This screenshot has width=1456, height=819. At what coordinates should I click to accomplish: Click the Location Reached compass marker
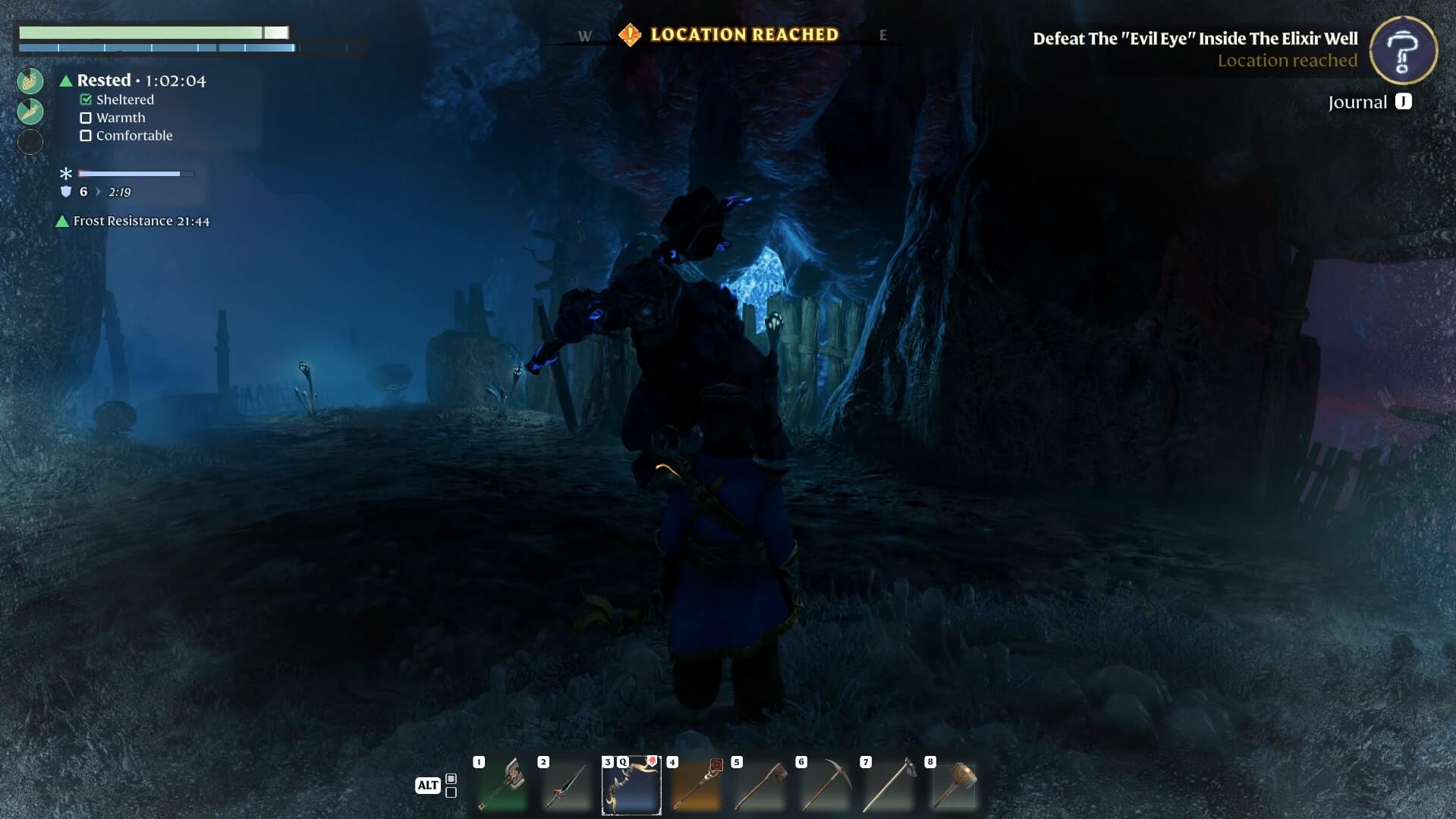[x=630, y=35]
